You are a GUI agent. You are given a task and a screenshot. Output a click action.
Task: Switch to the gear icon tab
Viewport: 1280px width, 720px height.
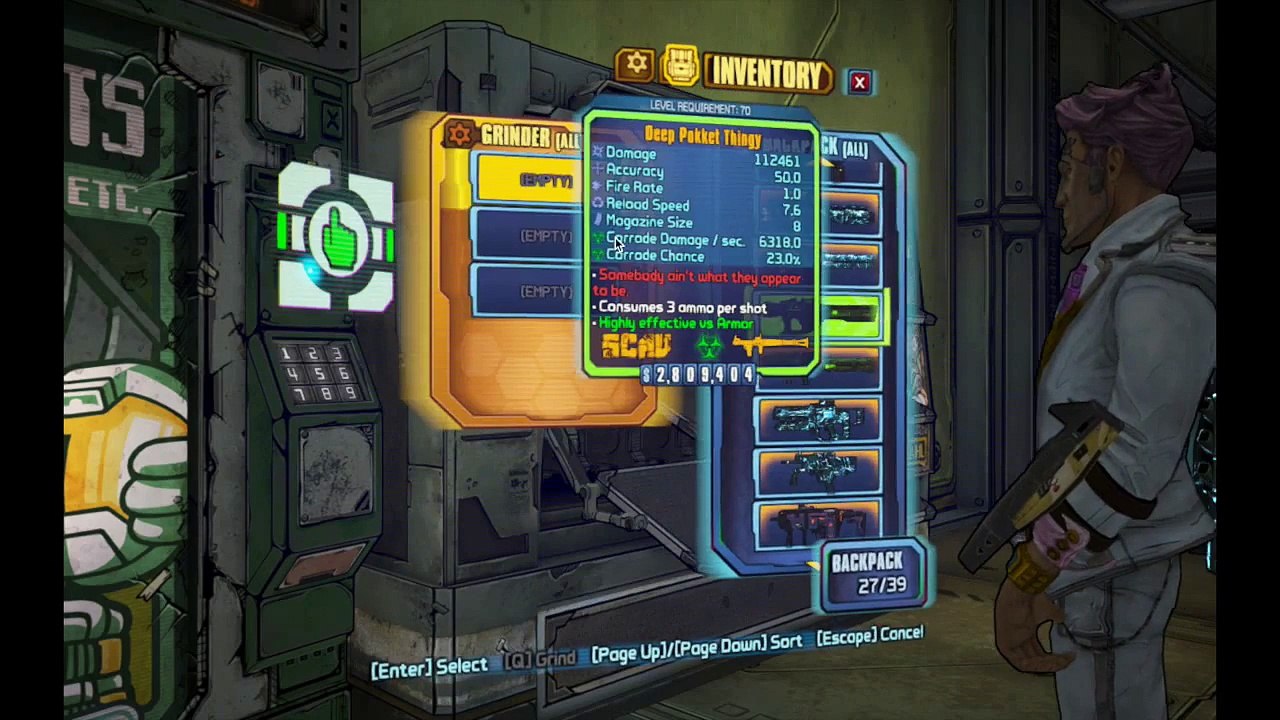(x=636, y=66)
